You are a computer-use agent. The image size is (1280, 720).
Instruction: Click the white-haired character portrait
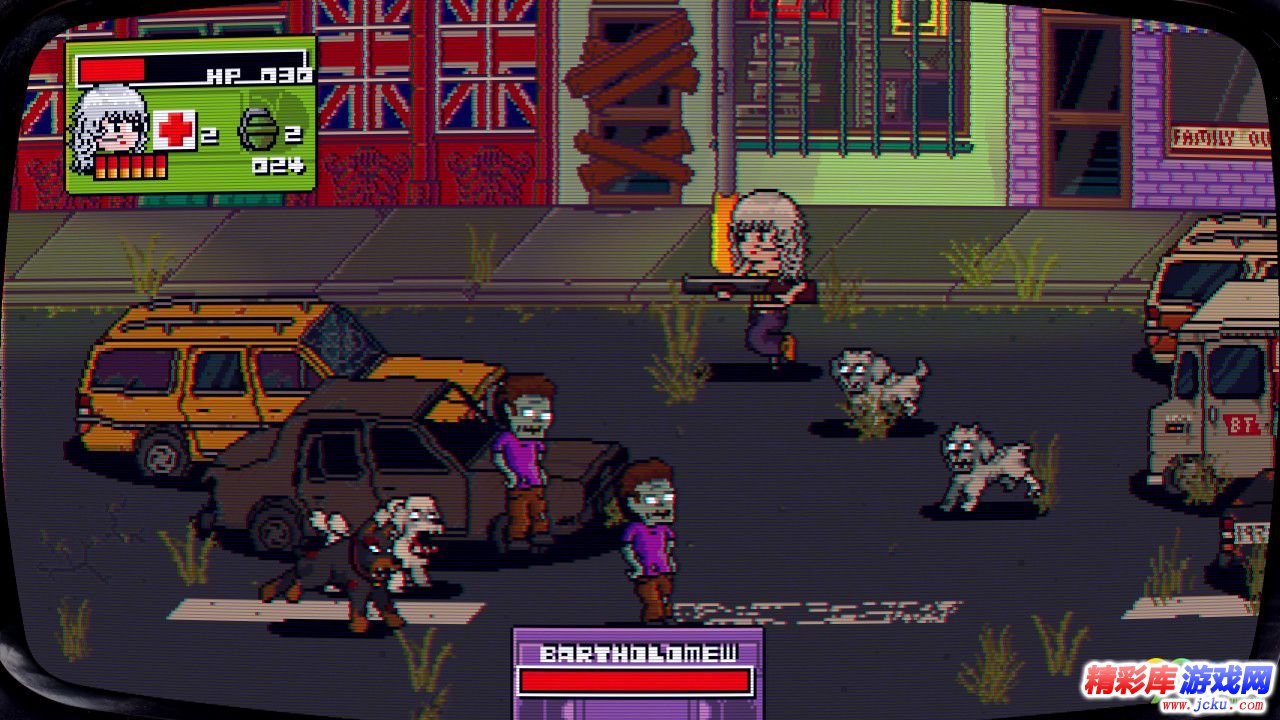pyautogui.click(x=112, y=124)
